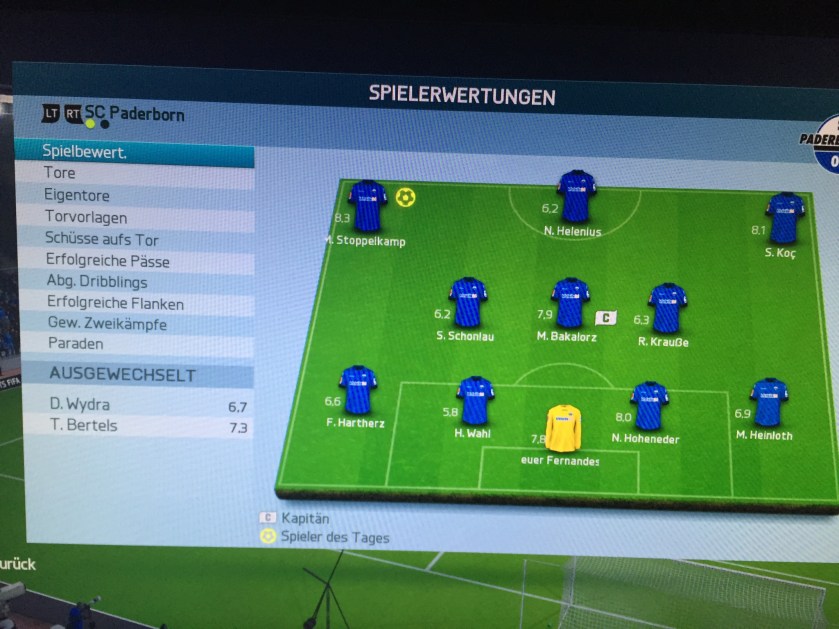Open the Eigentore stat entry
Image resolution: width=839 pixels, height=629 pixels.
(x=135, y=196)
